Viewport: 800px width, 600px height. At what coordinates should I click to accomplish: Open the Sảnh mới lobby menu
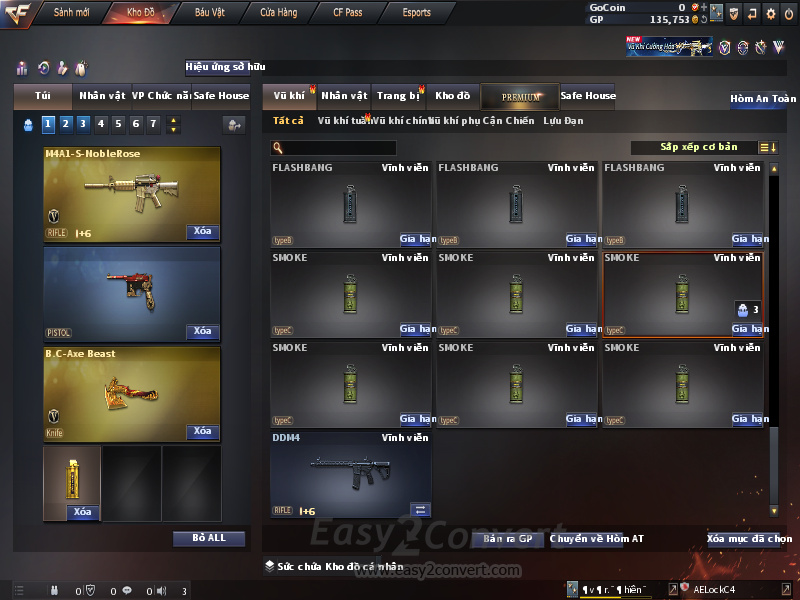coord(71,13)
